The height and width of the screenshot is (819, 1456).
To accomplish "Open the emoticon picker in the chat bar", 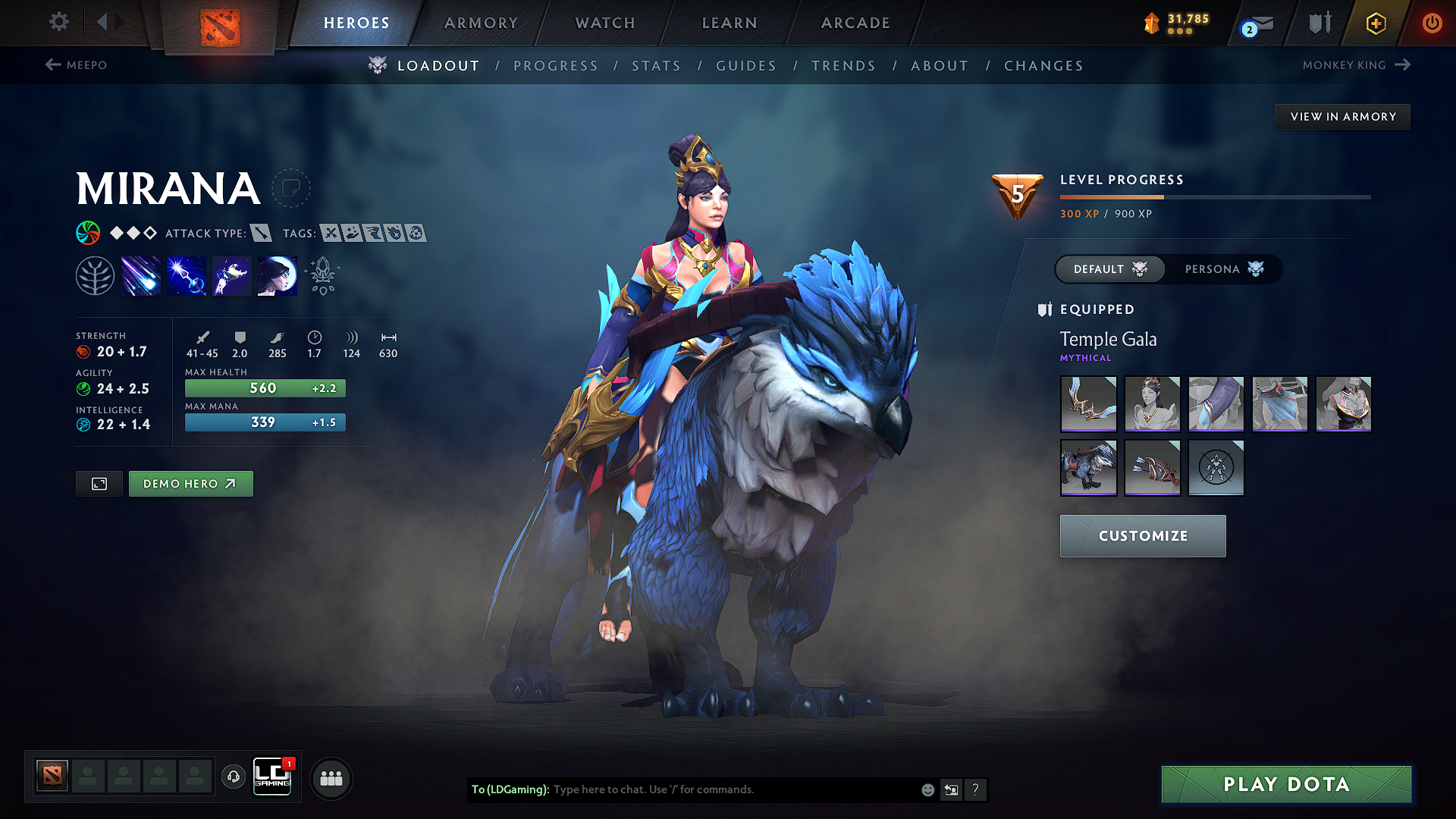I will pos(927,789).
